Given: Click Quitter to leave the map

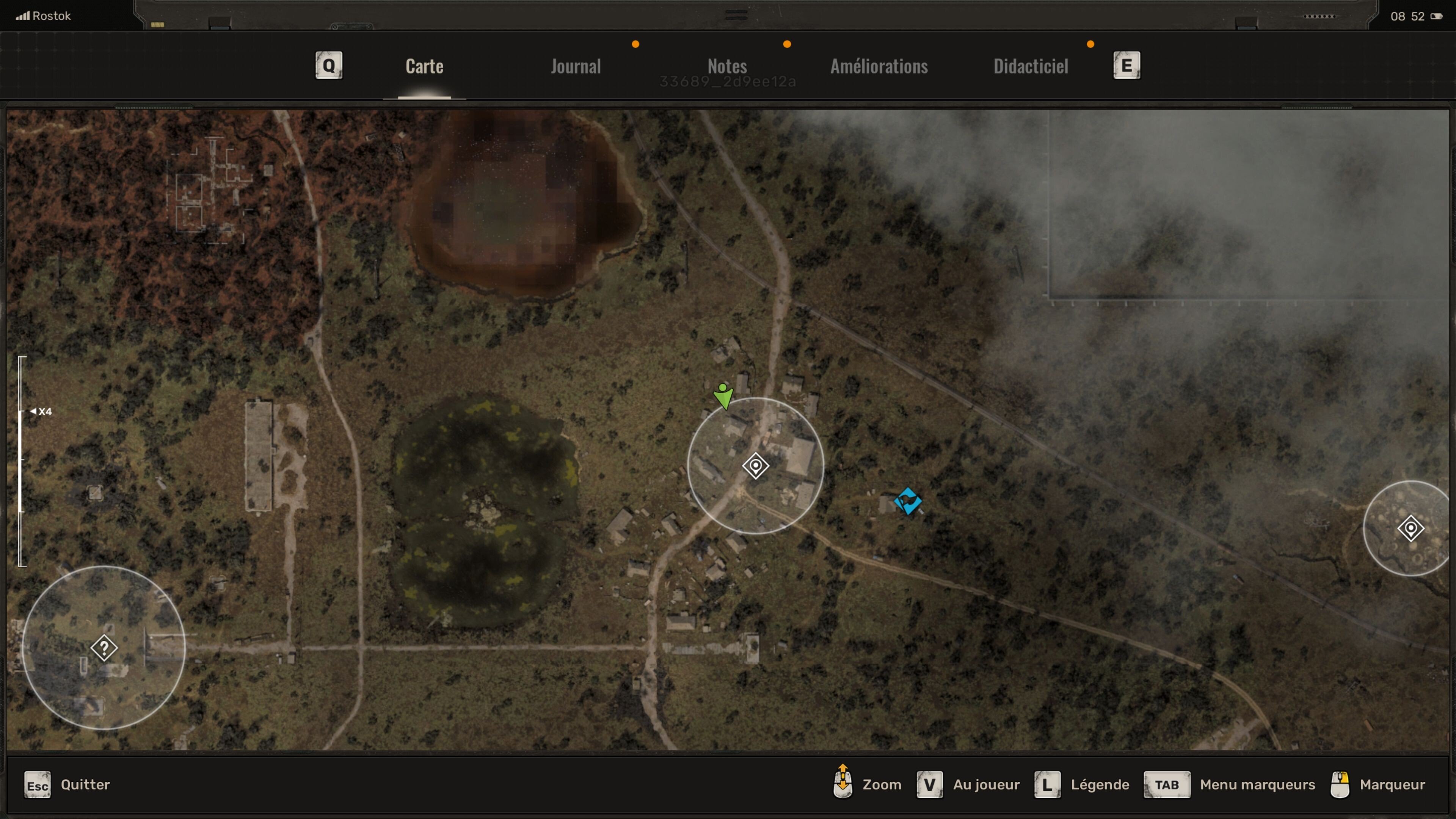Looking at the screenshot, I should pyautogui.click(x=85, y=784).
